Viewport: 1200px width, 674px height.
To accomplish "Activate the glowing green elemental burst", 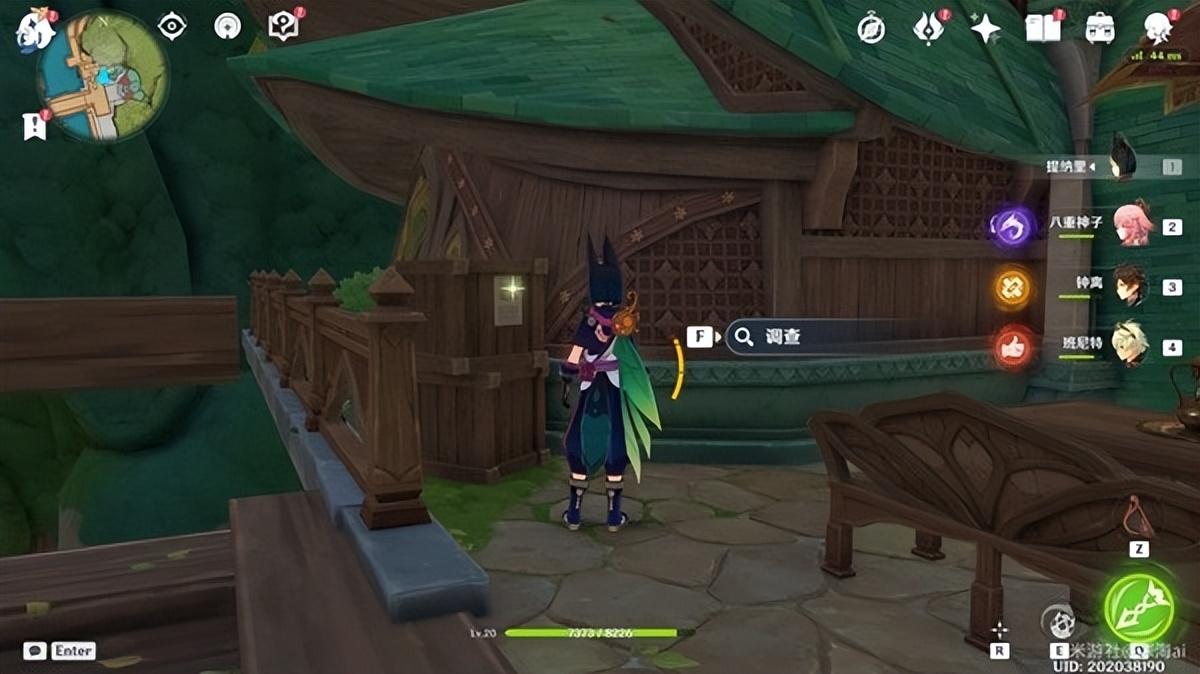I will pos(1138,608).
